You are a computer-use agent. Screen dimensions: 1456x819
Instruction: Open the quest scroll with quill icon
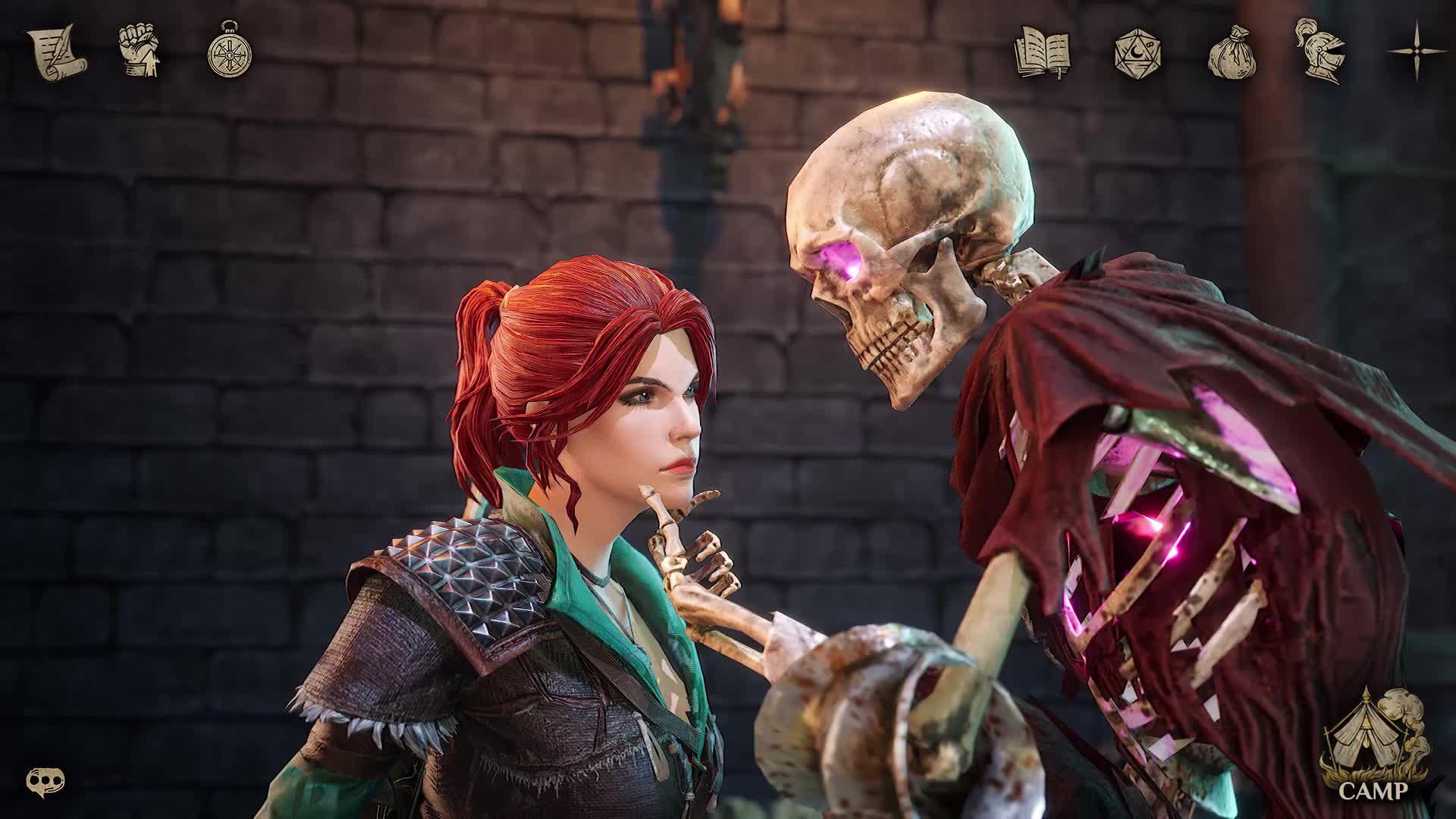pyautogui.click(x=56, y=52)
